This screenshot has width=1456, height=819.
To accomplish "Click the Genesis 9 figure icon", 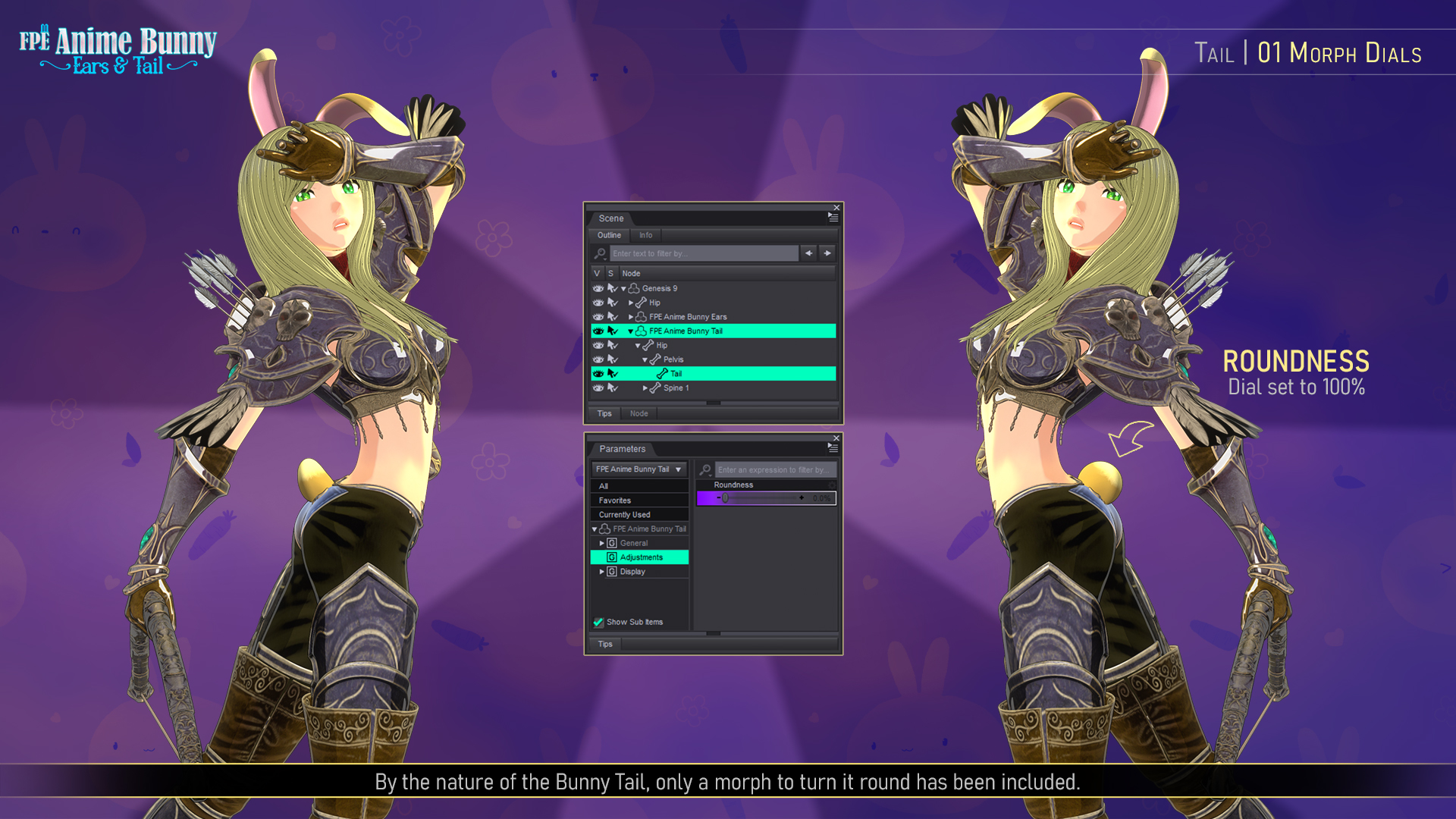I will click(x=632, y=289).
